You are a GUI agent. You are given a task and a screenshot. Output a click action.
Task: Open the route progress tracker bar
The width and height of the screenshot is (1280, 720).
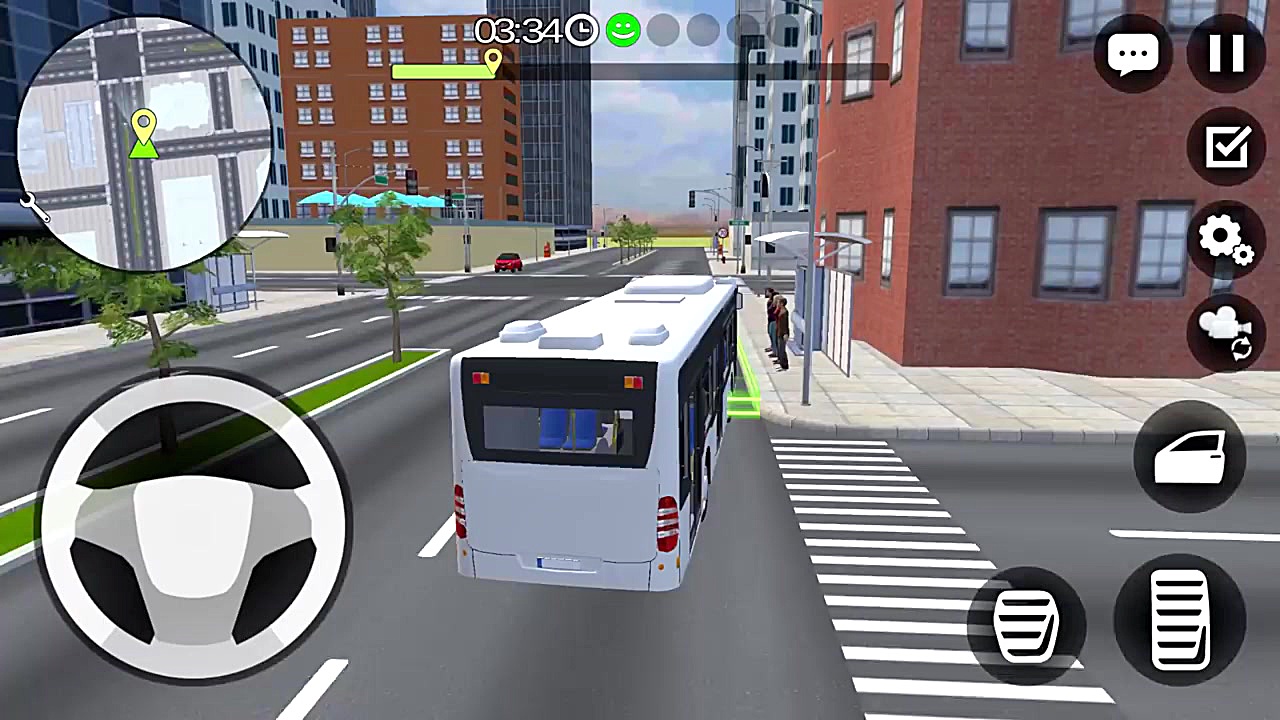pos(640,68)
